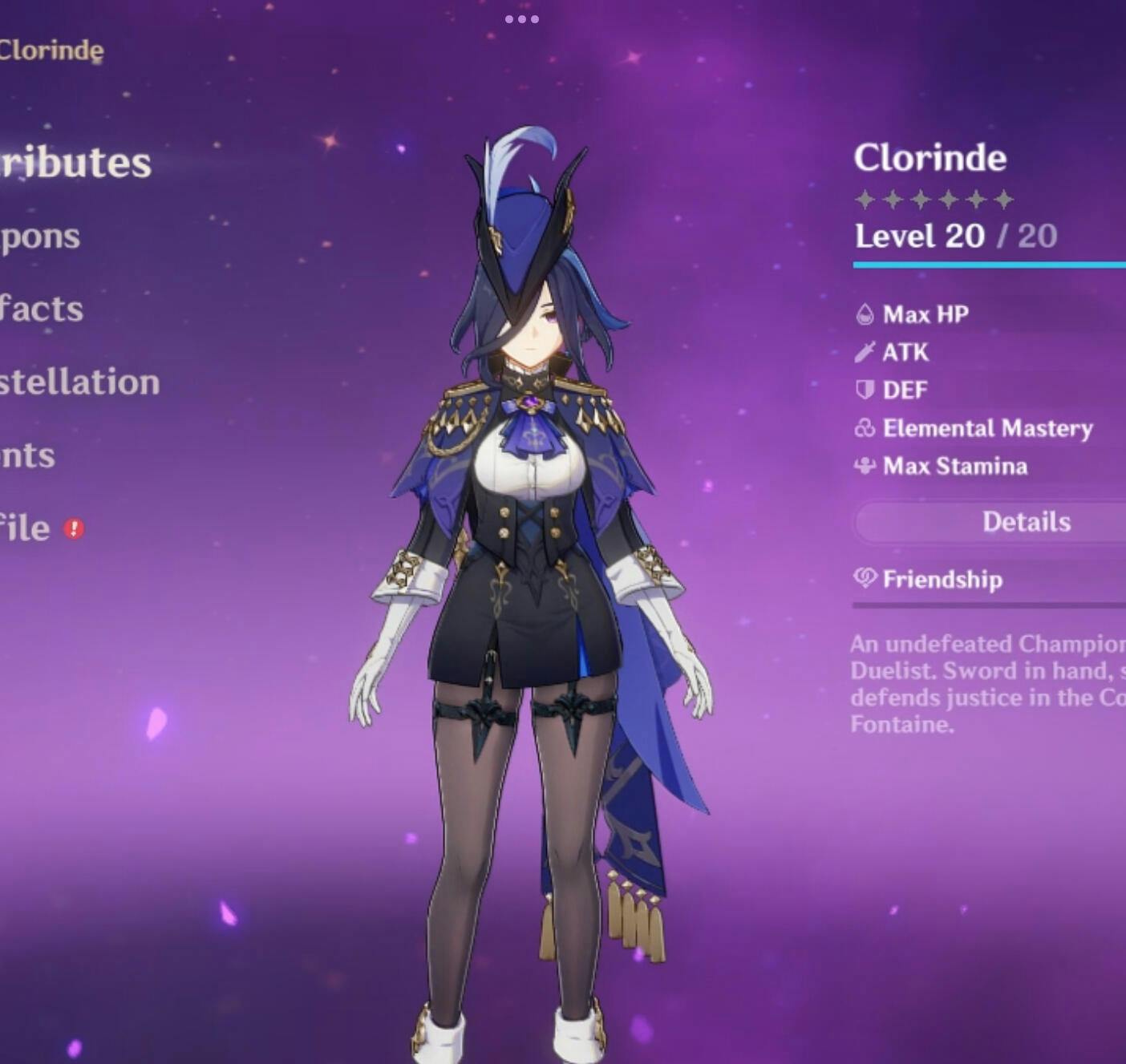
Task: Click the Details button
Action: pos(1025,522)
